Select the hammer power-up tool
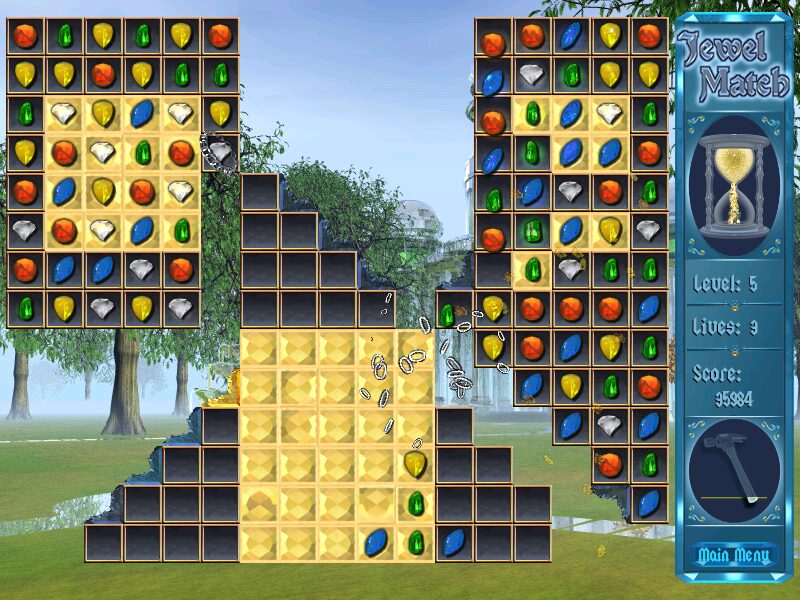This screenshot has width=800, height=600. coord(733,468)
